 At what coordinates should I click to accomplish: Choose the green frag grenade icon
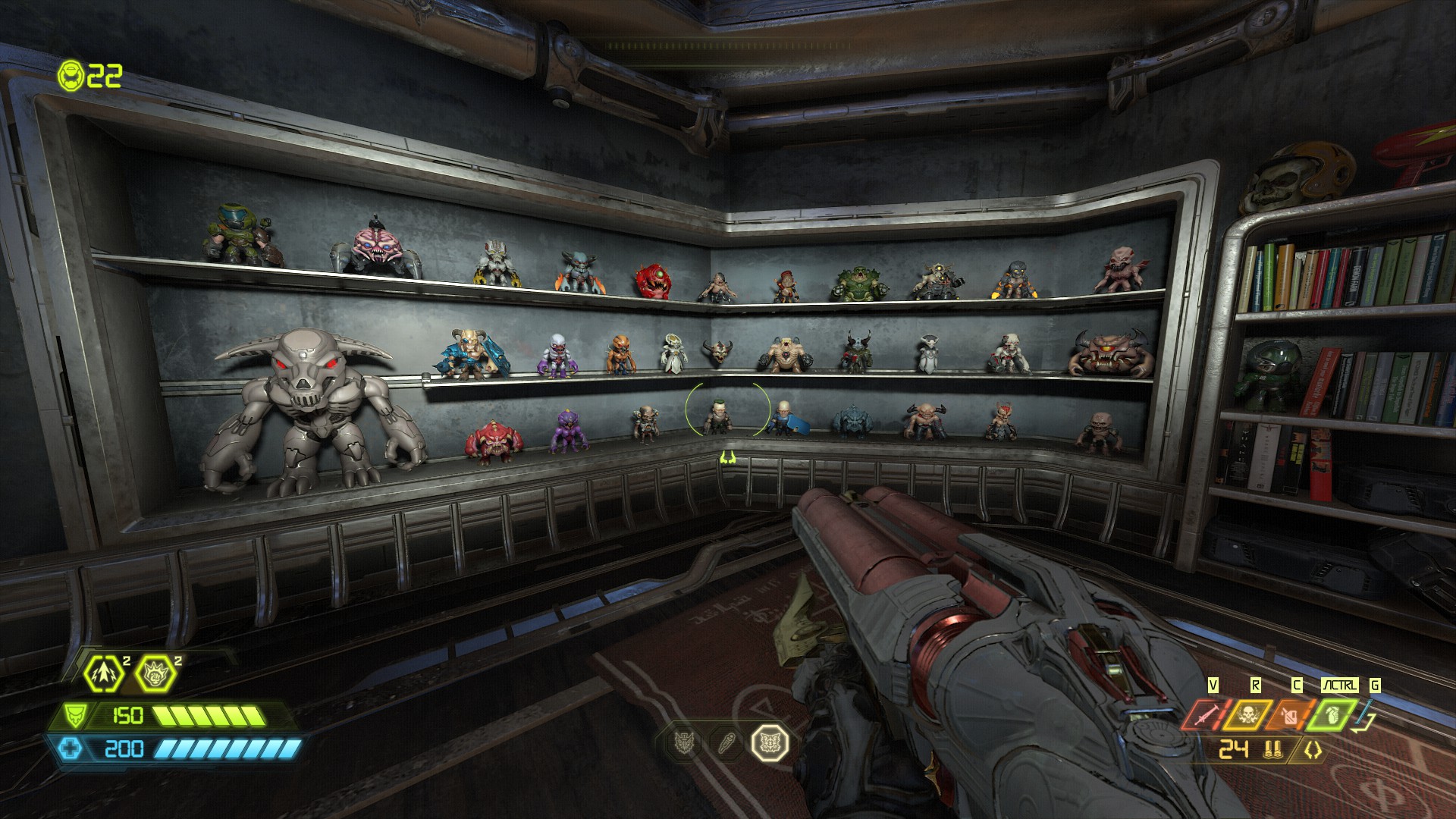point(1332,714)
